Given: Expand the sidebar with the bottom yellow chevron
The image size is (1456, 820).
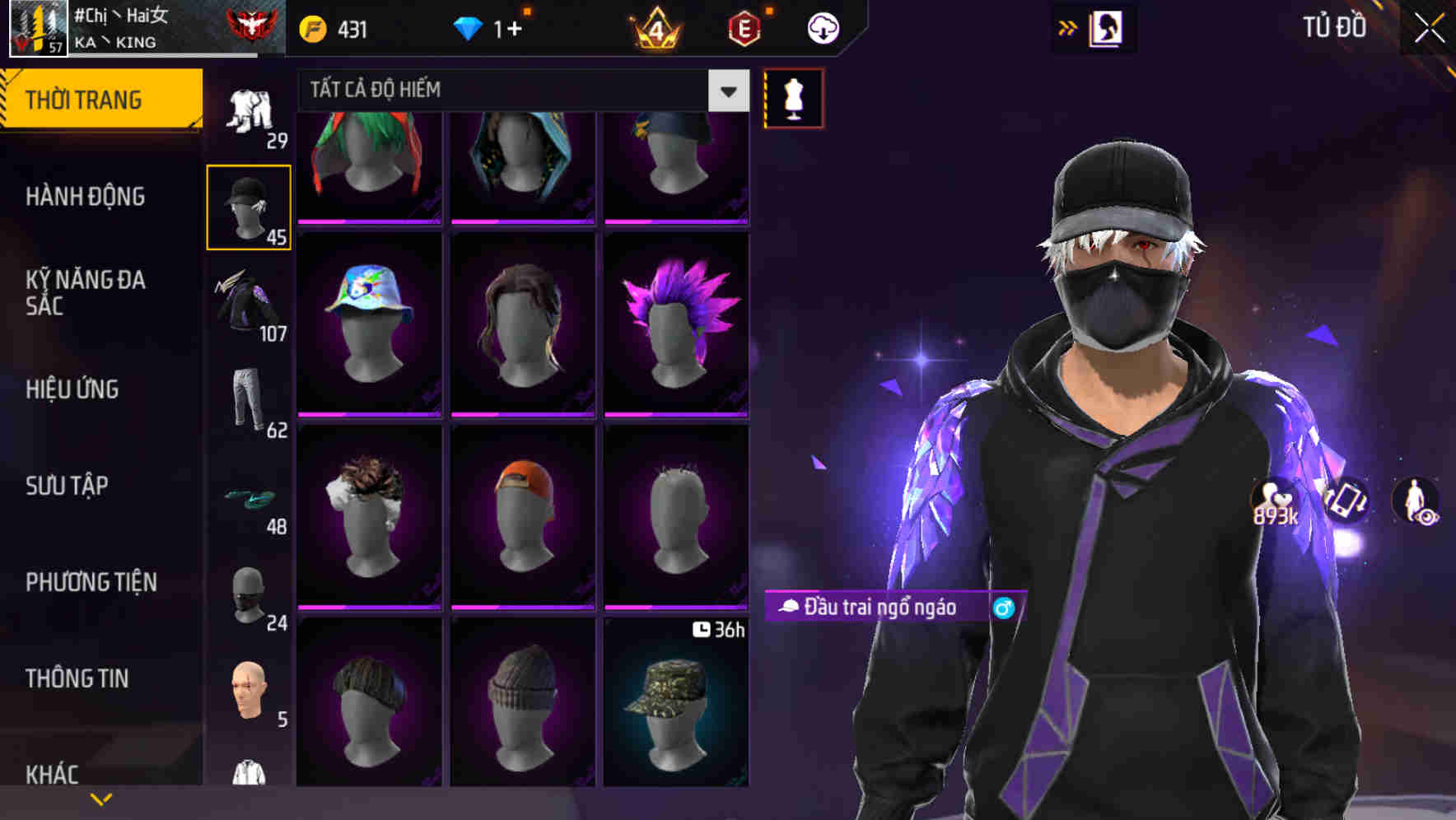Looking at the screenshot, I should (x=101, y=797).
